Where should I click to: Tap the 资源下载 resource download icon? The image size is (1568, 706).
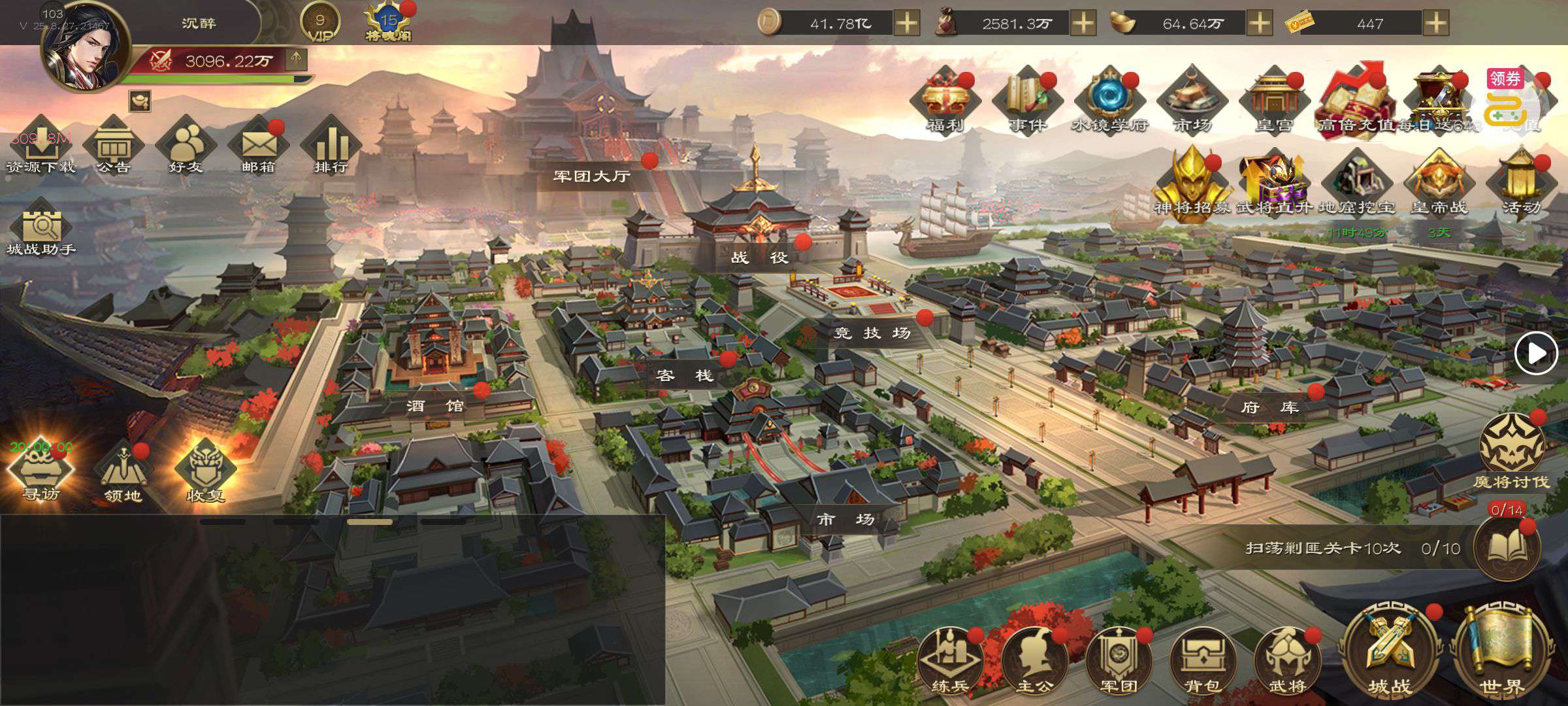(x=41, y=147)
